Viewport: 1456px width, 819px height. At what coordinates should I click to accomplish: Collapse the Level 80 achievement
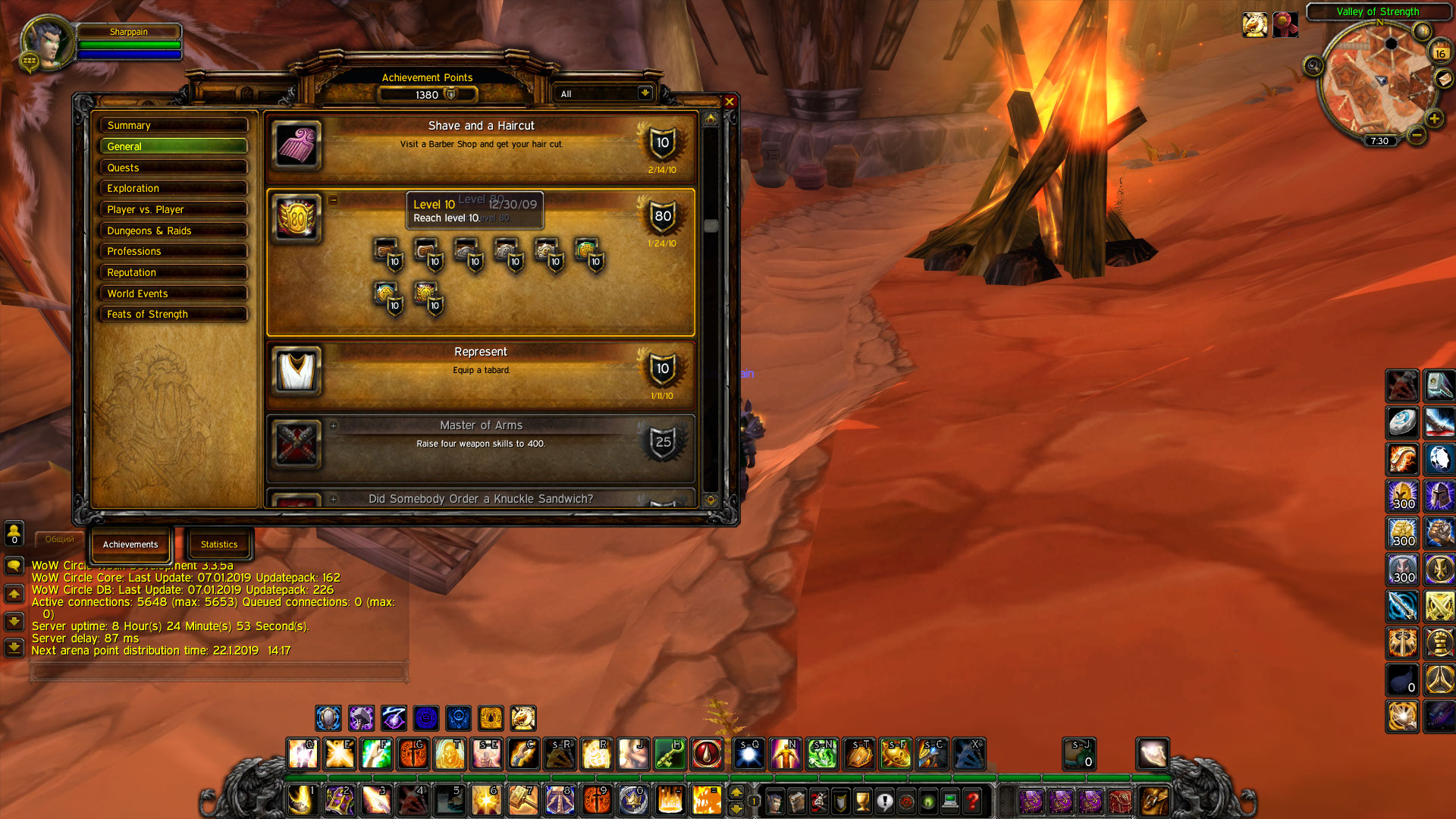pos(333,200)
